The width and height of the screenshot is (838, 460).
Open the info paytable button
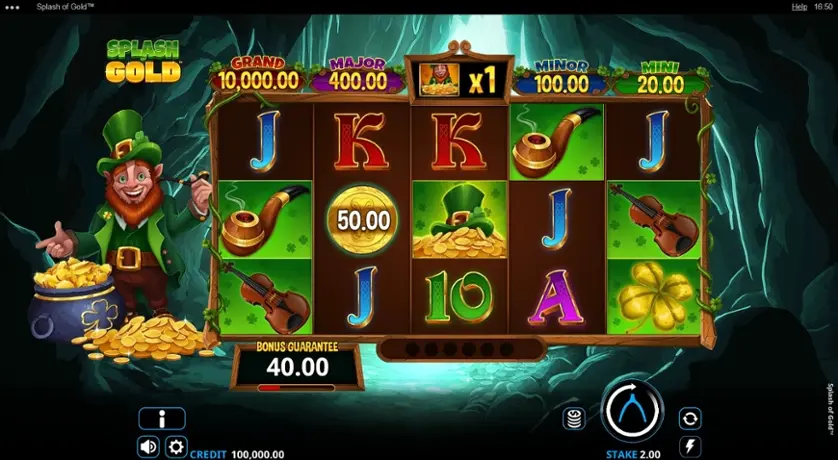[x=162, y=419]
